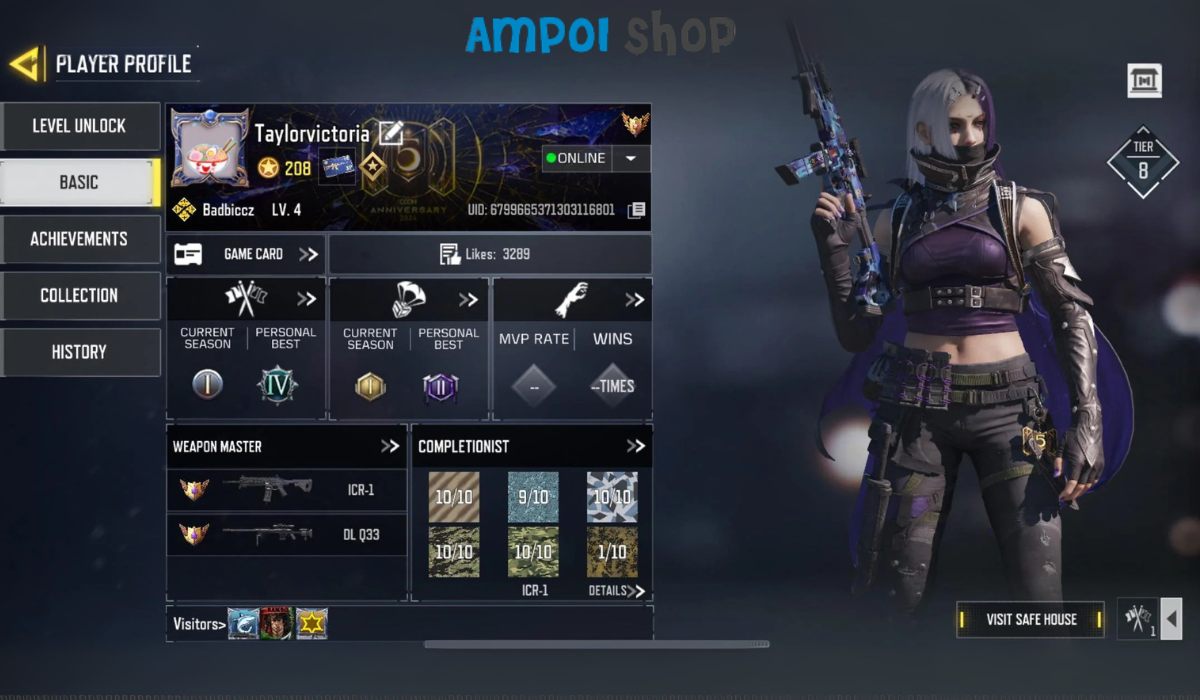Open the Game Card section
Screen dimensions: 1200x700
point(246,254)
